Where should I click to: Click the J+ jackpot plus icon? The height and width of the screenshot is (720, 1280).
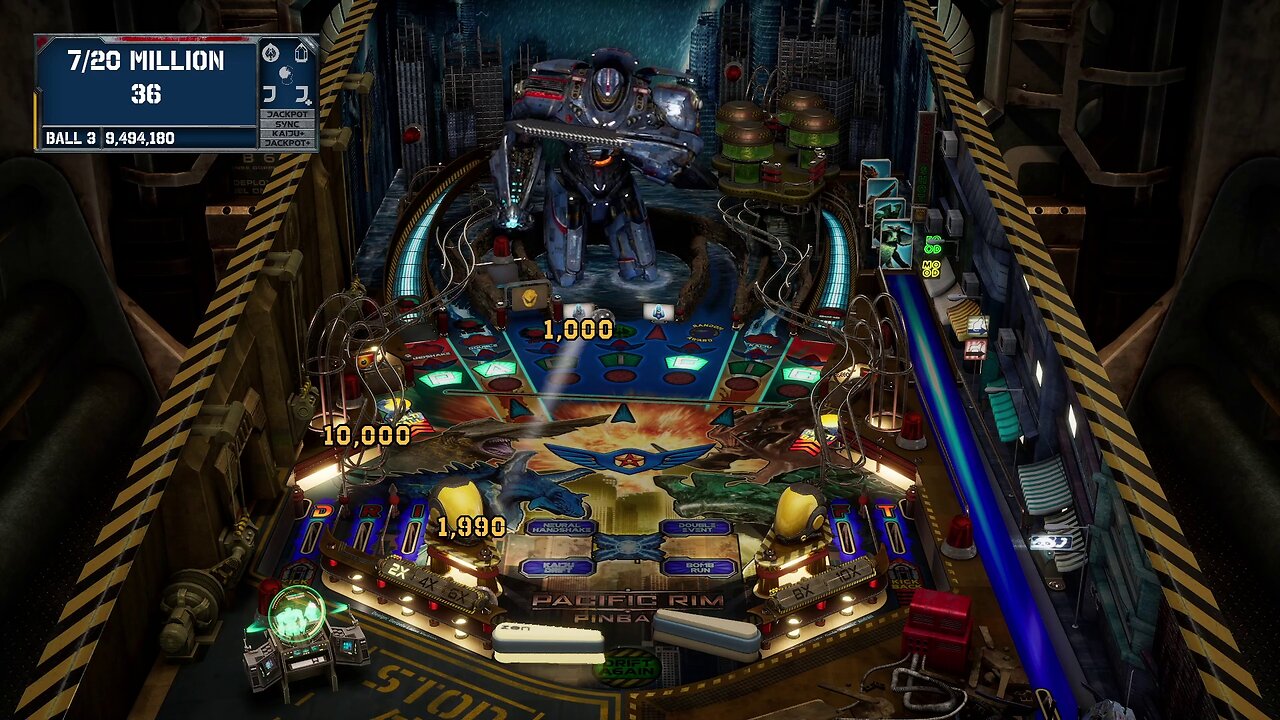pyautogui.click(x=302, y=95)
